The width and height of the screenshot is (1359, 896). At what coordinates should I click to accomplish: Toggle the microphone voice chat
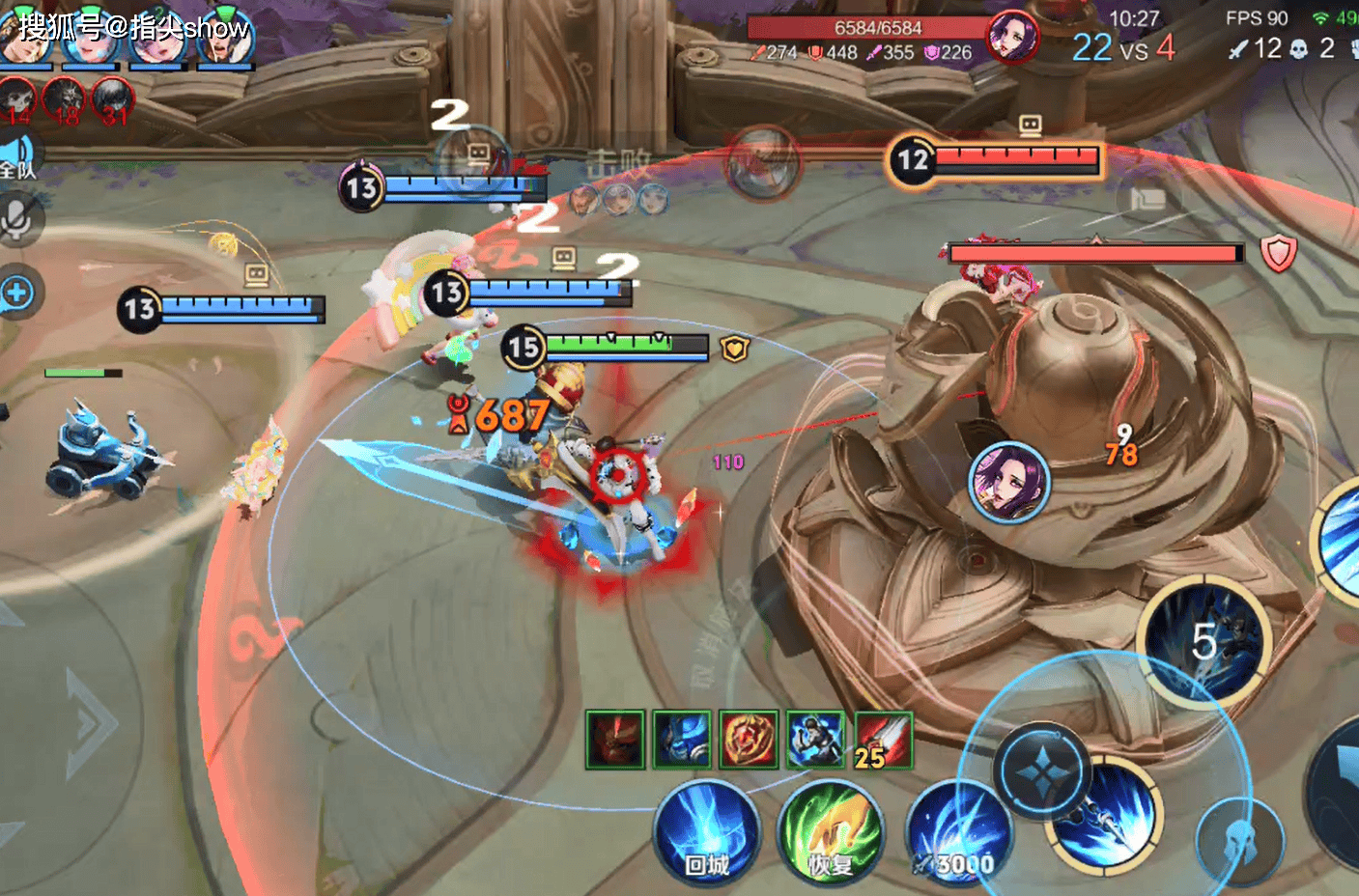[x=17, y=221]
